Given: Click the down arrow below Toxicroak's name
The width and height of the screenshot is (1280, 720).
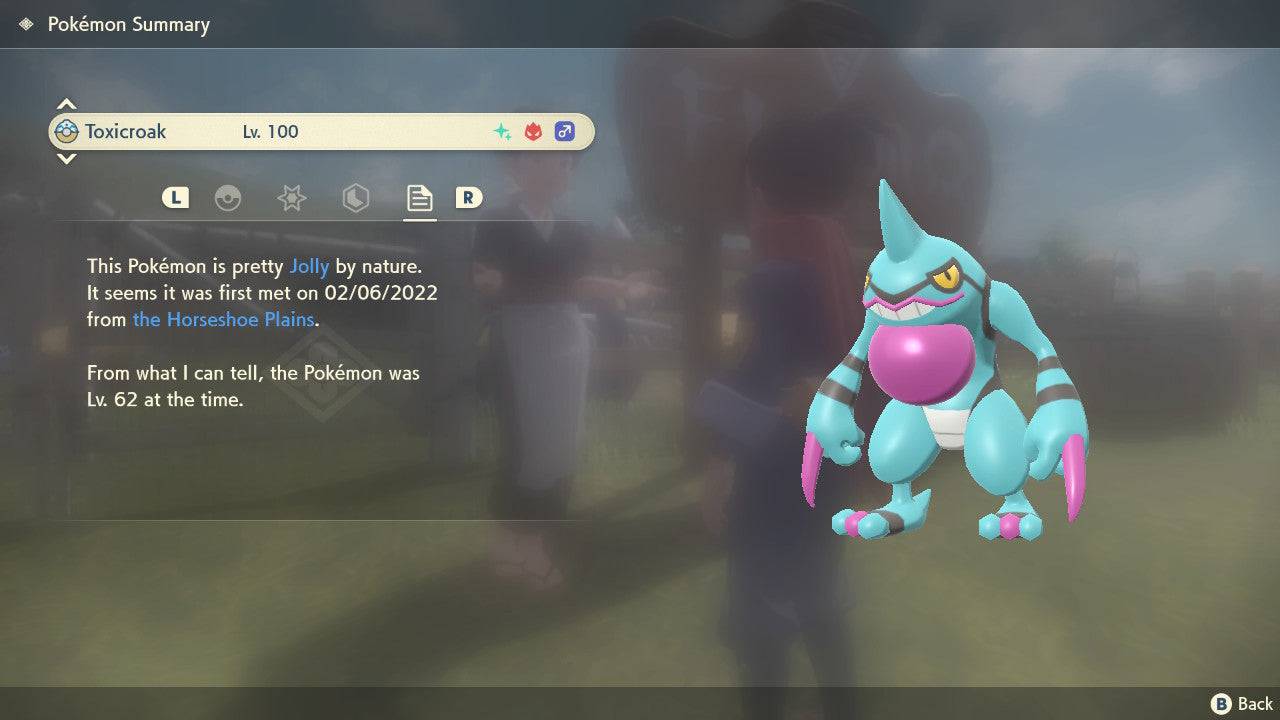Looking at the screenshot, I should pos(66,158).
